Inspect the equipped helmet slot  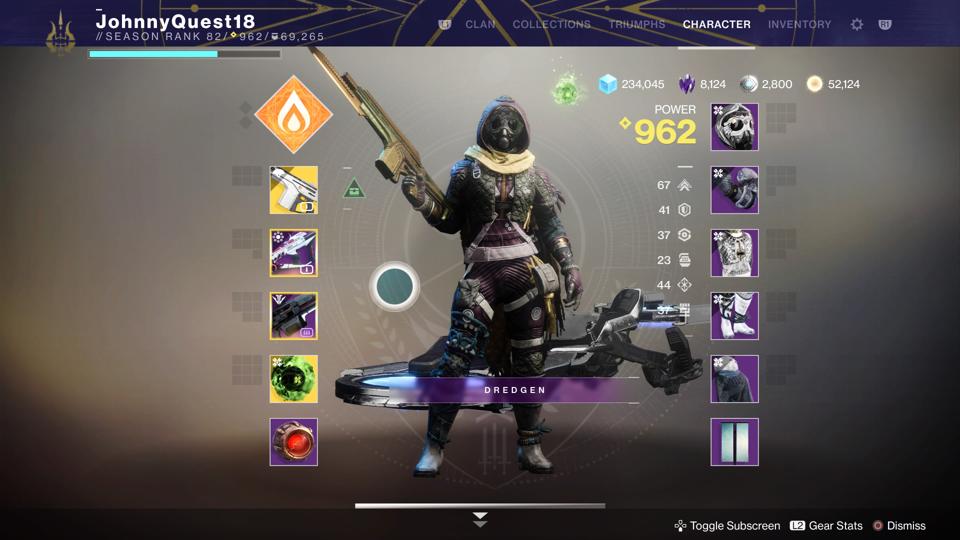click(734, 127)
